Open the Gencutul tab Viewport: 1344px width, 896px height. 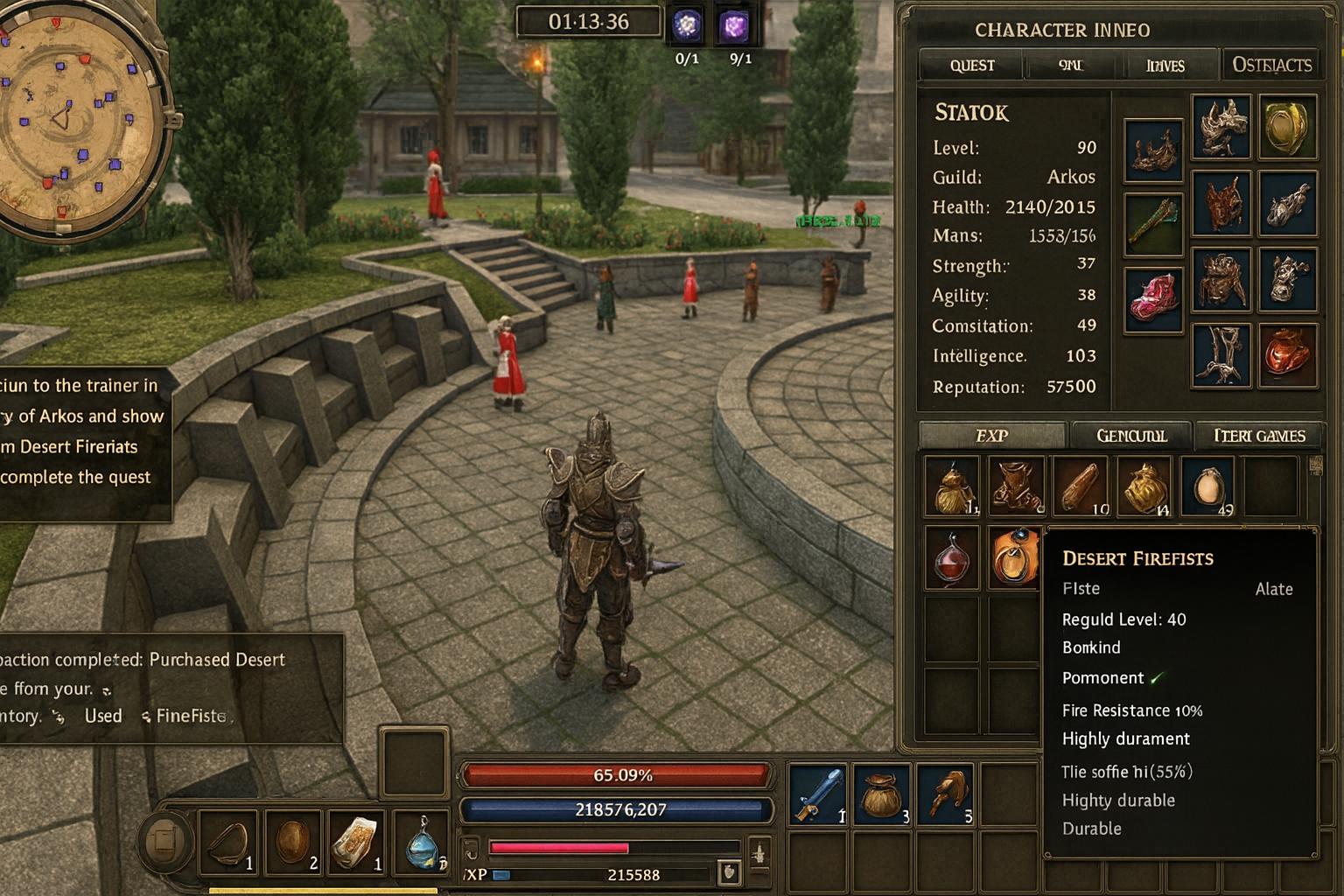pyautogui.click(x=1133, y=435)
